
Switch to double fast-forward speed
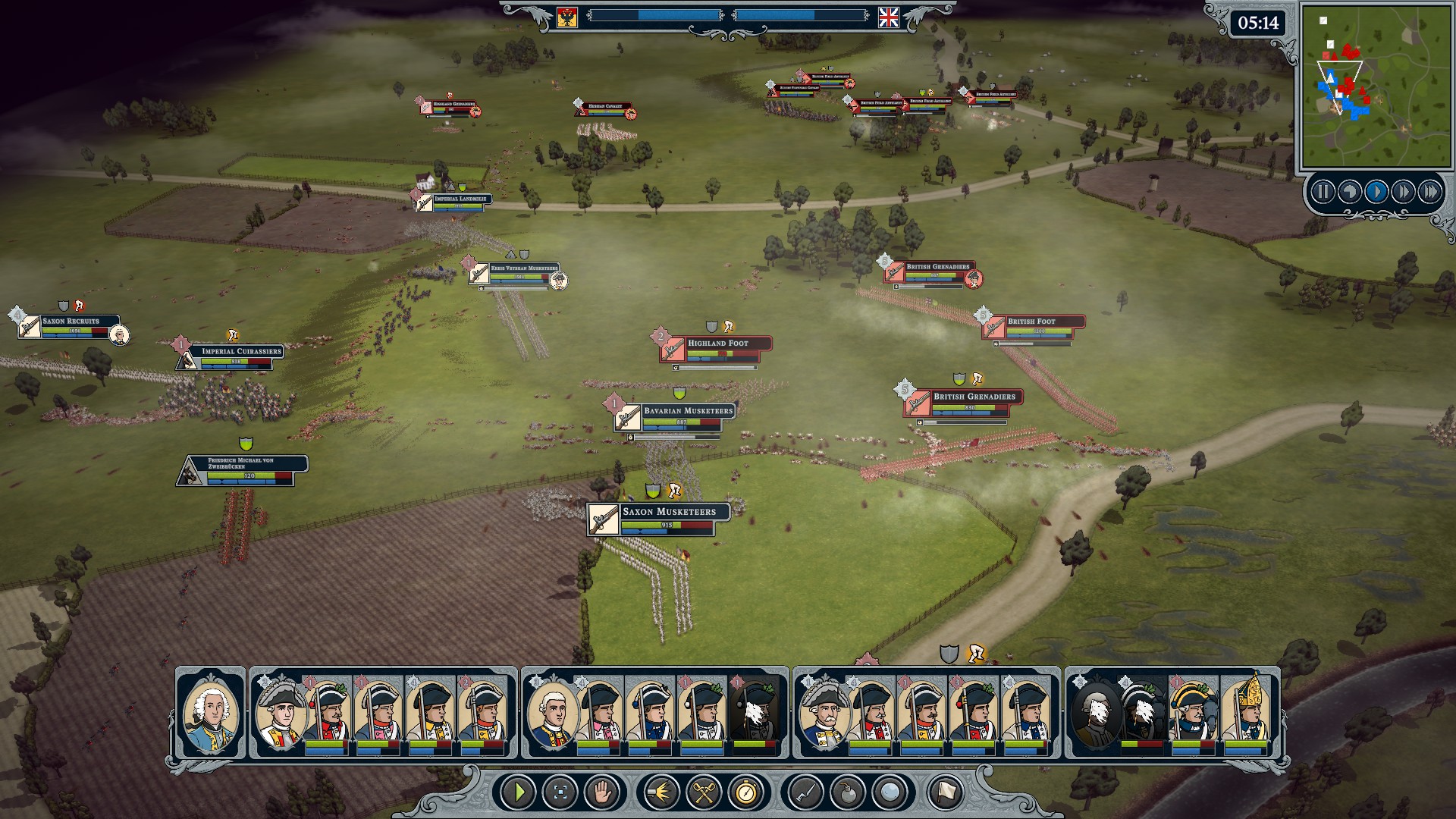1403,192
